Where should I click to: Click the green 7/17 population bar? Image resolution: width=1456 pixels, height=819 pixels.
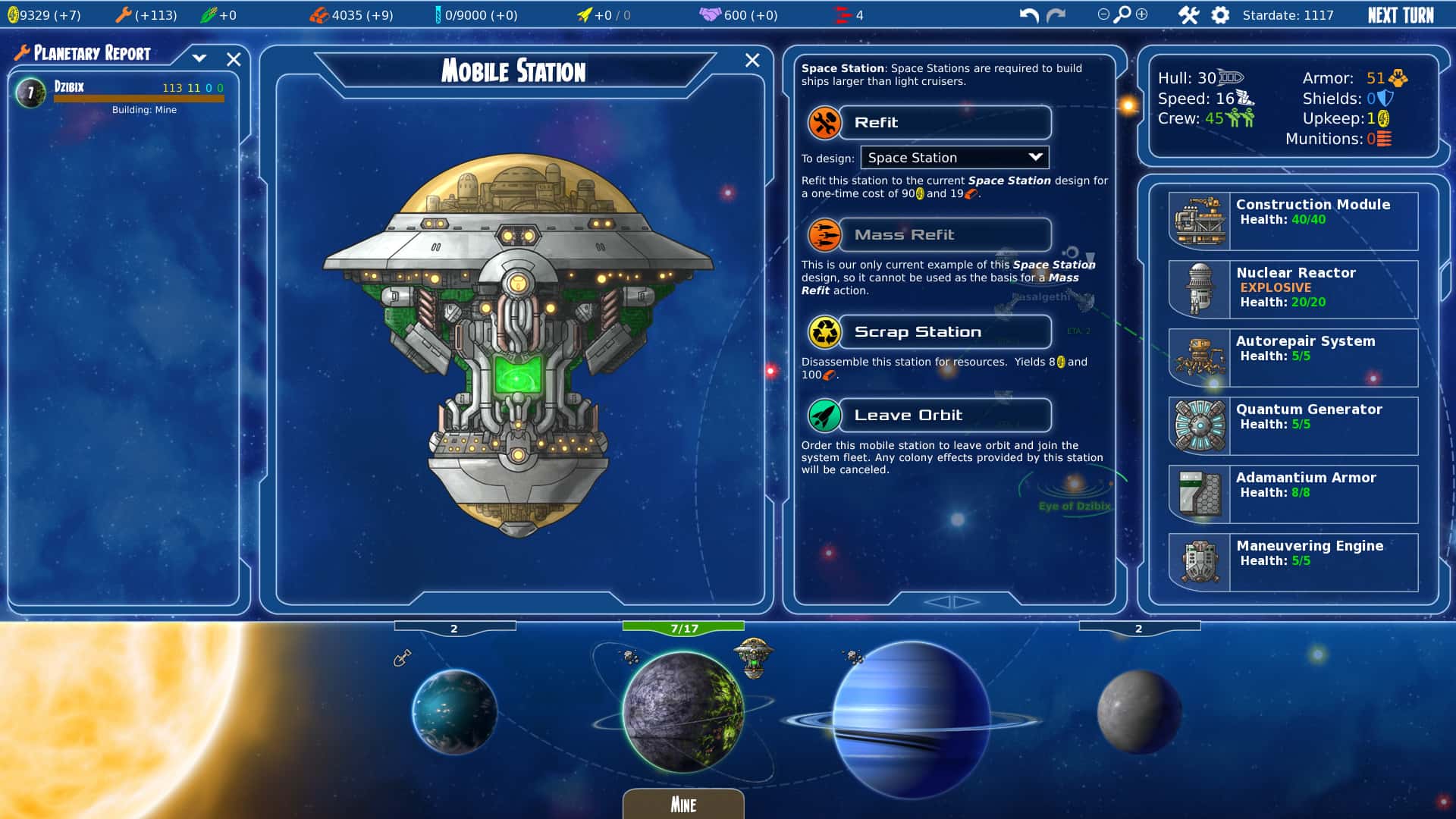(683, 628)
